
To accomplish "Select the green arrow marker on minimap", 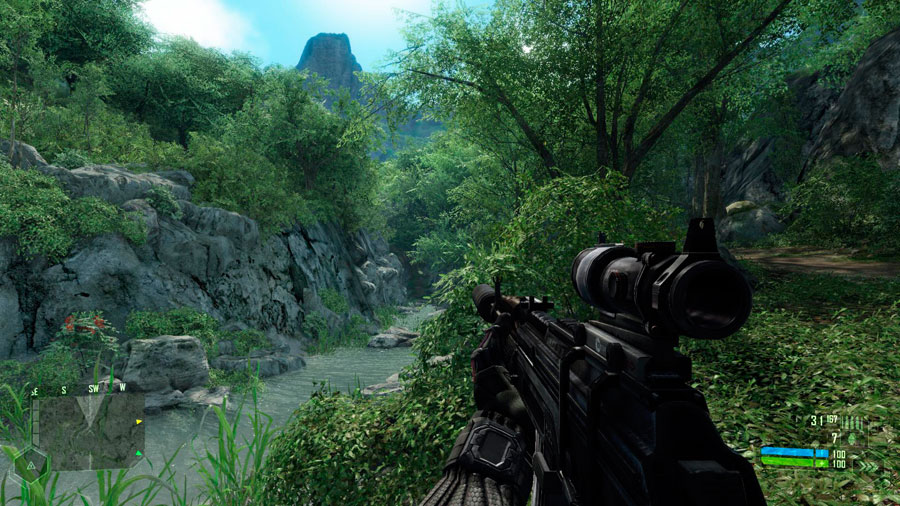I will [138, 453].
